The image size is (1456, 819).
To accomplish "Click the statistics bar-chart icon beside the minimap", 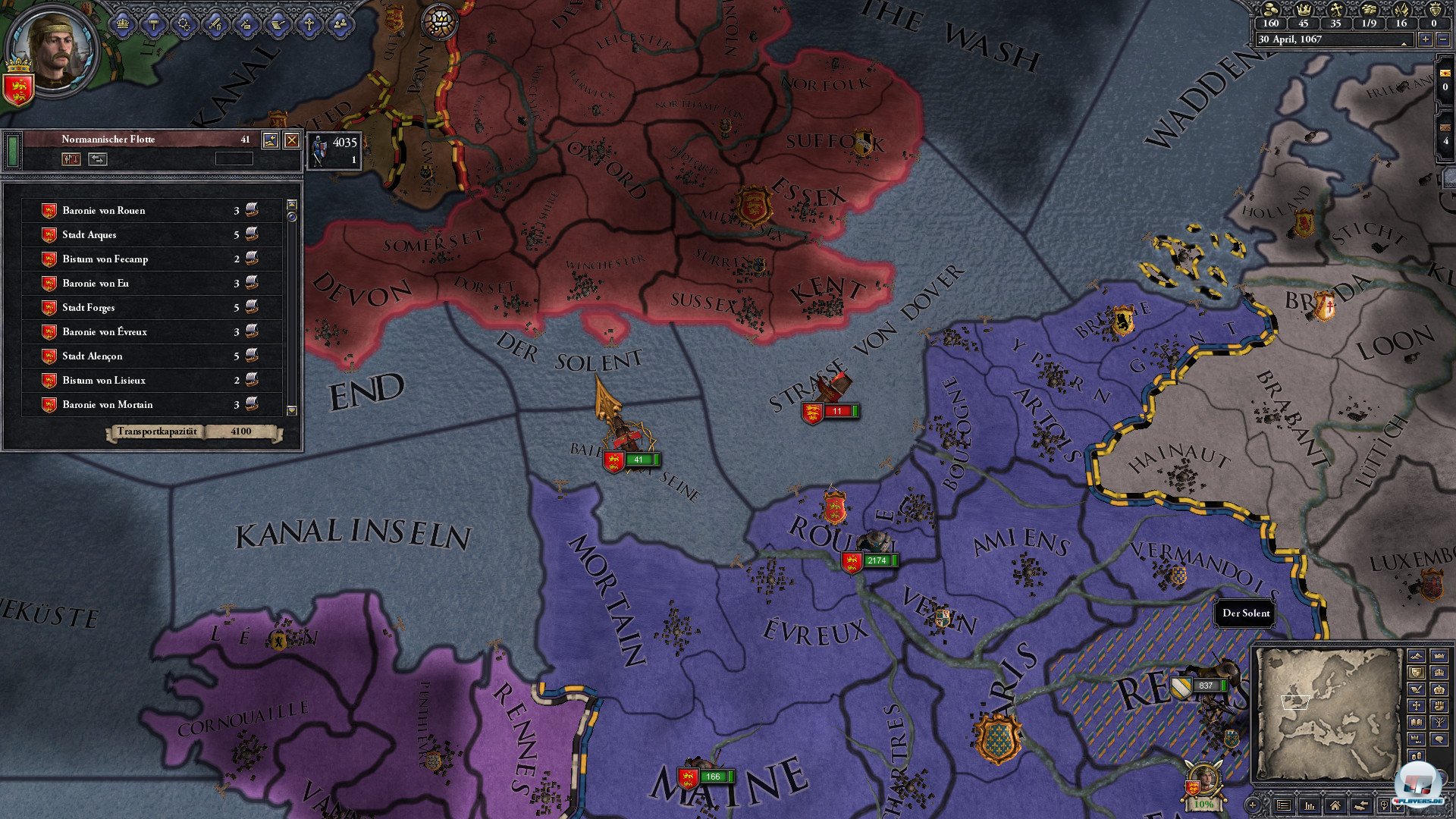I will (1310, 805).
